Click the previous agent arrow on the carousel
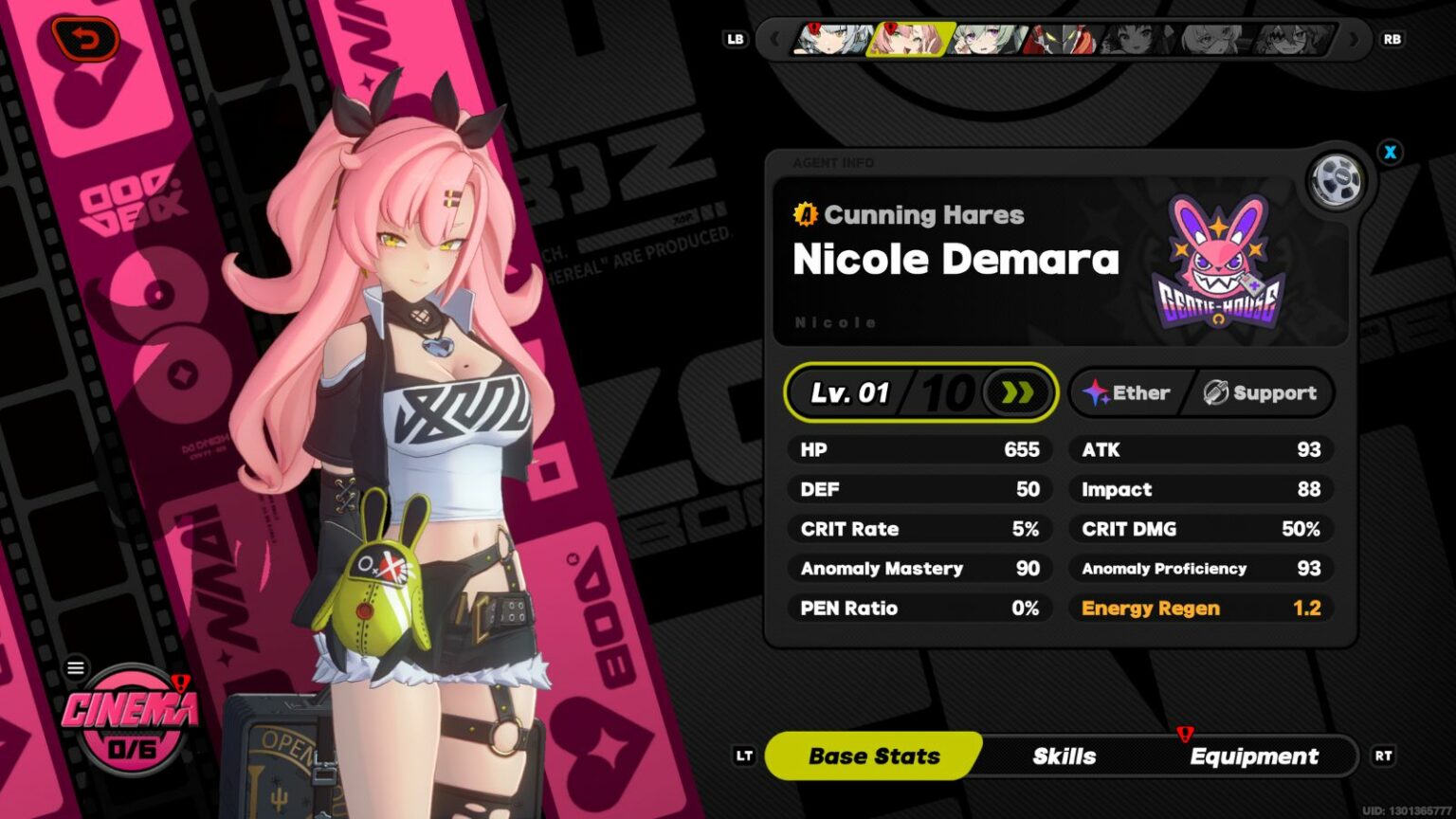Image resolution: width=1456 pixels, height=819 pixels. coord(775,40)
